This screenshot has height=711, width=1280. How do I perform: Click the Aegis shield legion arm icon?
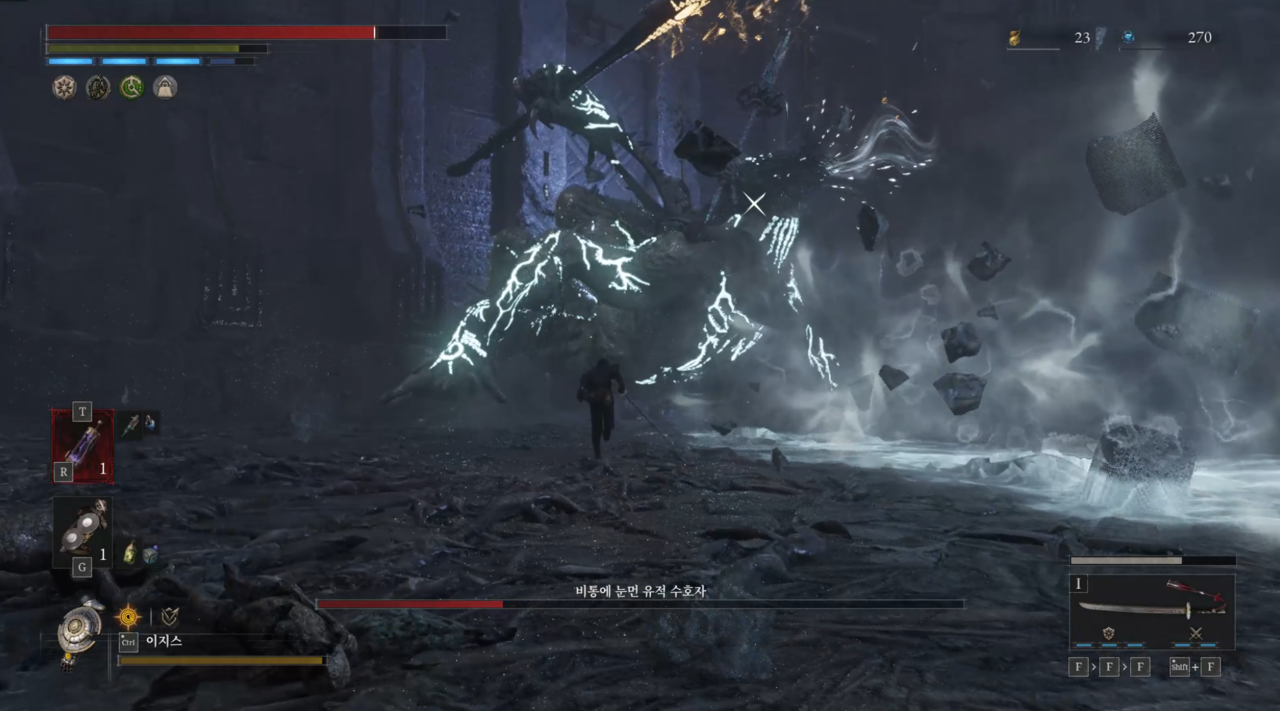pos(78,629)
